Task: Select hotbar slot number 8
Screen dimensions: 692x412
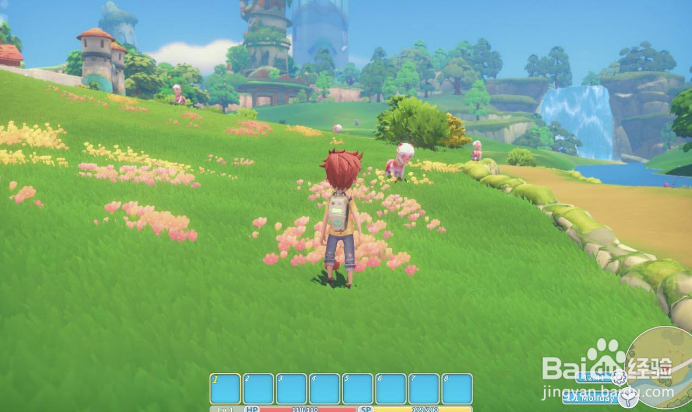Action: pyautogui.click(x=457, y=389)
